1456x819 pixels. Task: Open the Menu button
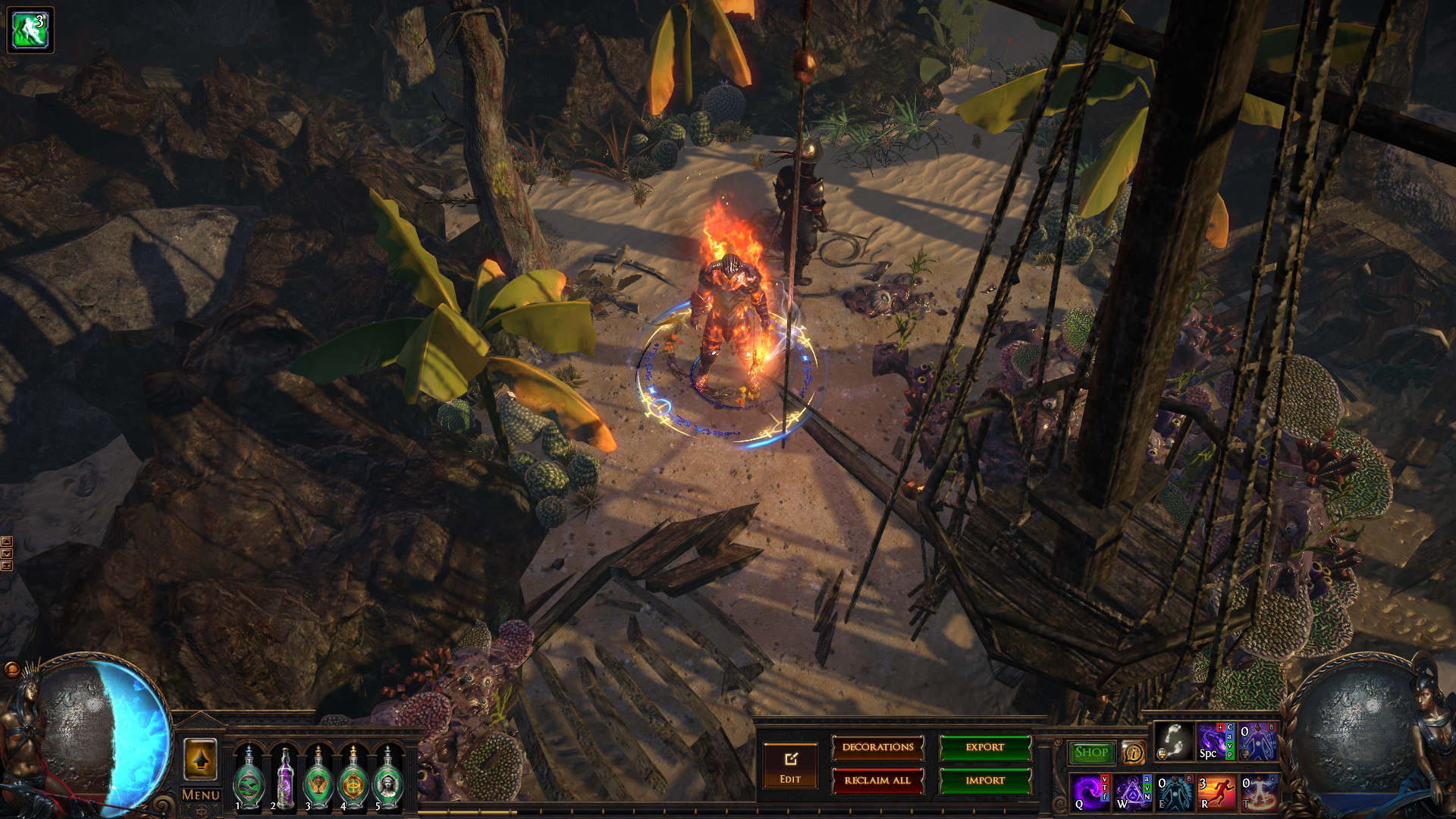(200, 795)
